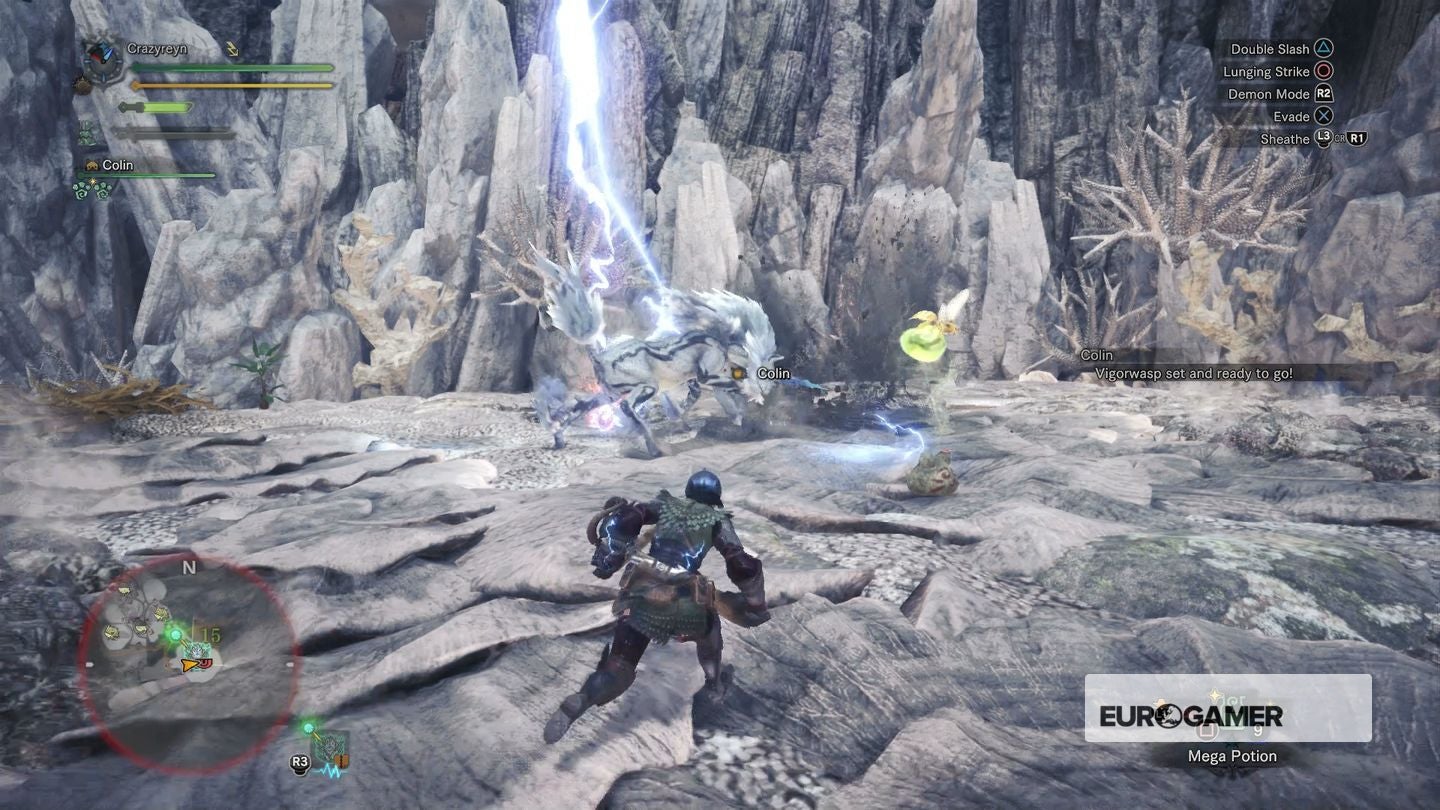Click the square button prompt above Mega Potion
Image resolution: width=1440 pixels, height=810 pixels.
[1207, 731]
